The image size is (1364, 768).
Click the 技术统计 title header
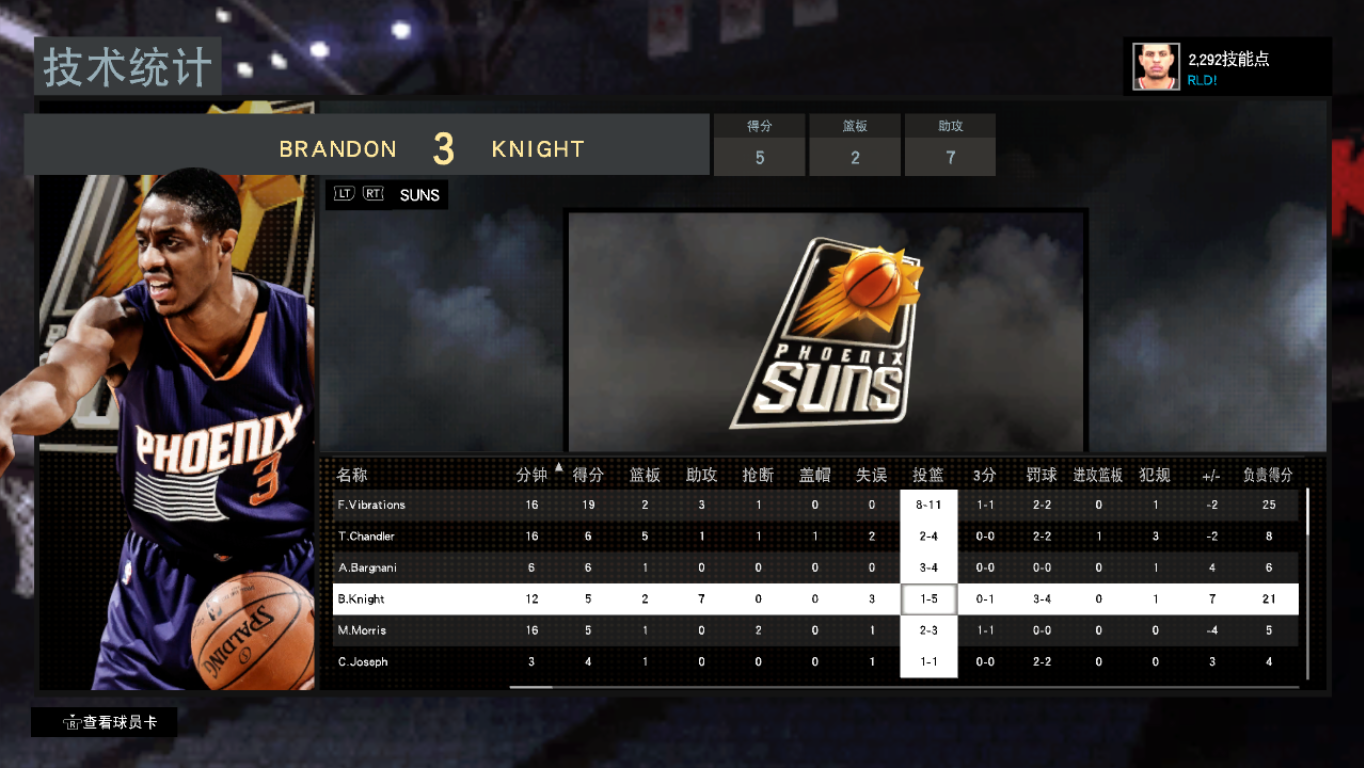pos(127,67)
